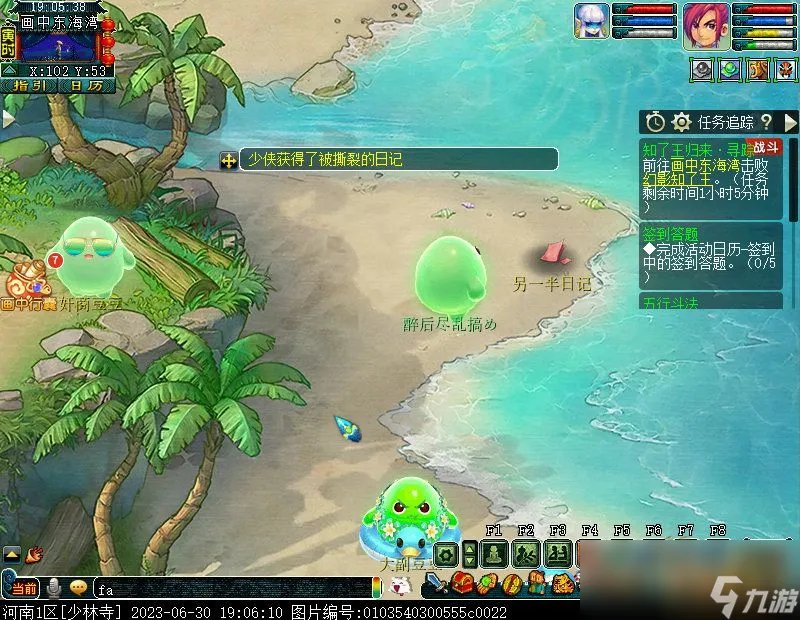Click the monkey face status icon
Viewport: 800px width, 620px height.
758,70
